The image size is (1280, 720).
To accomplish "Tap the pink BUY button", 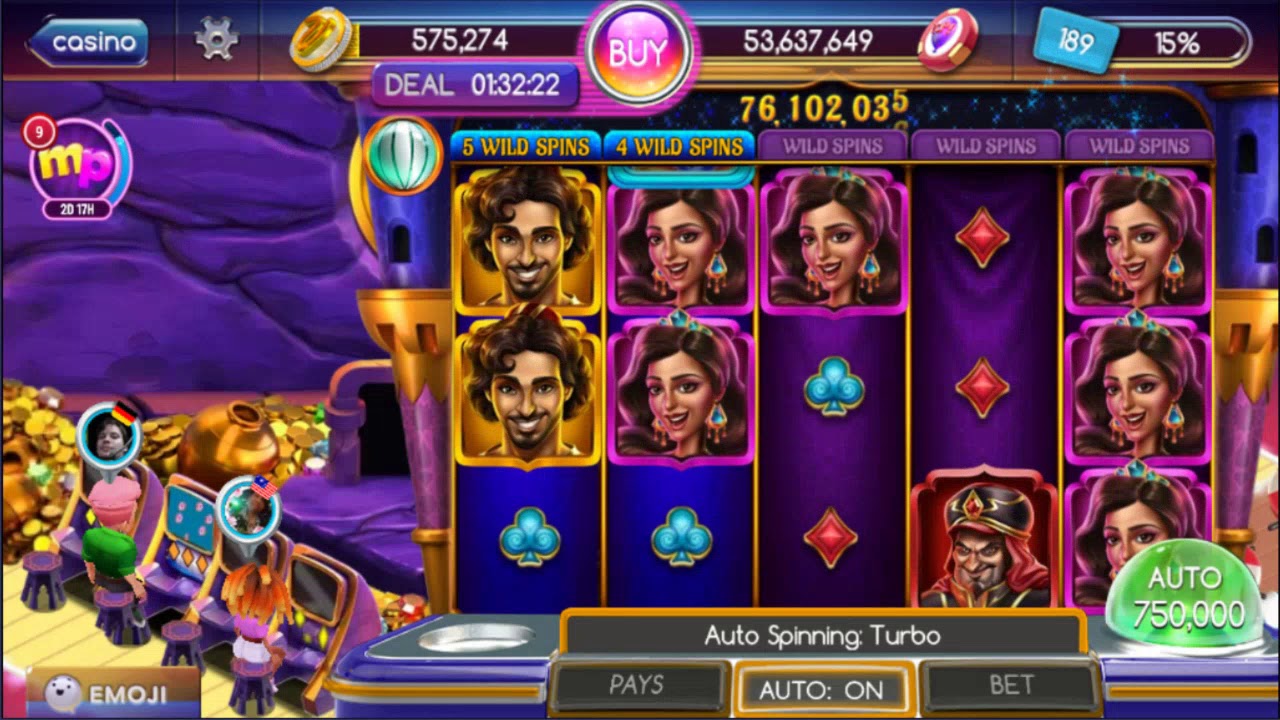I will coord(637,53).
